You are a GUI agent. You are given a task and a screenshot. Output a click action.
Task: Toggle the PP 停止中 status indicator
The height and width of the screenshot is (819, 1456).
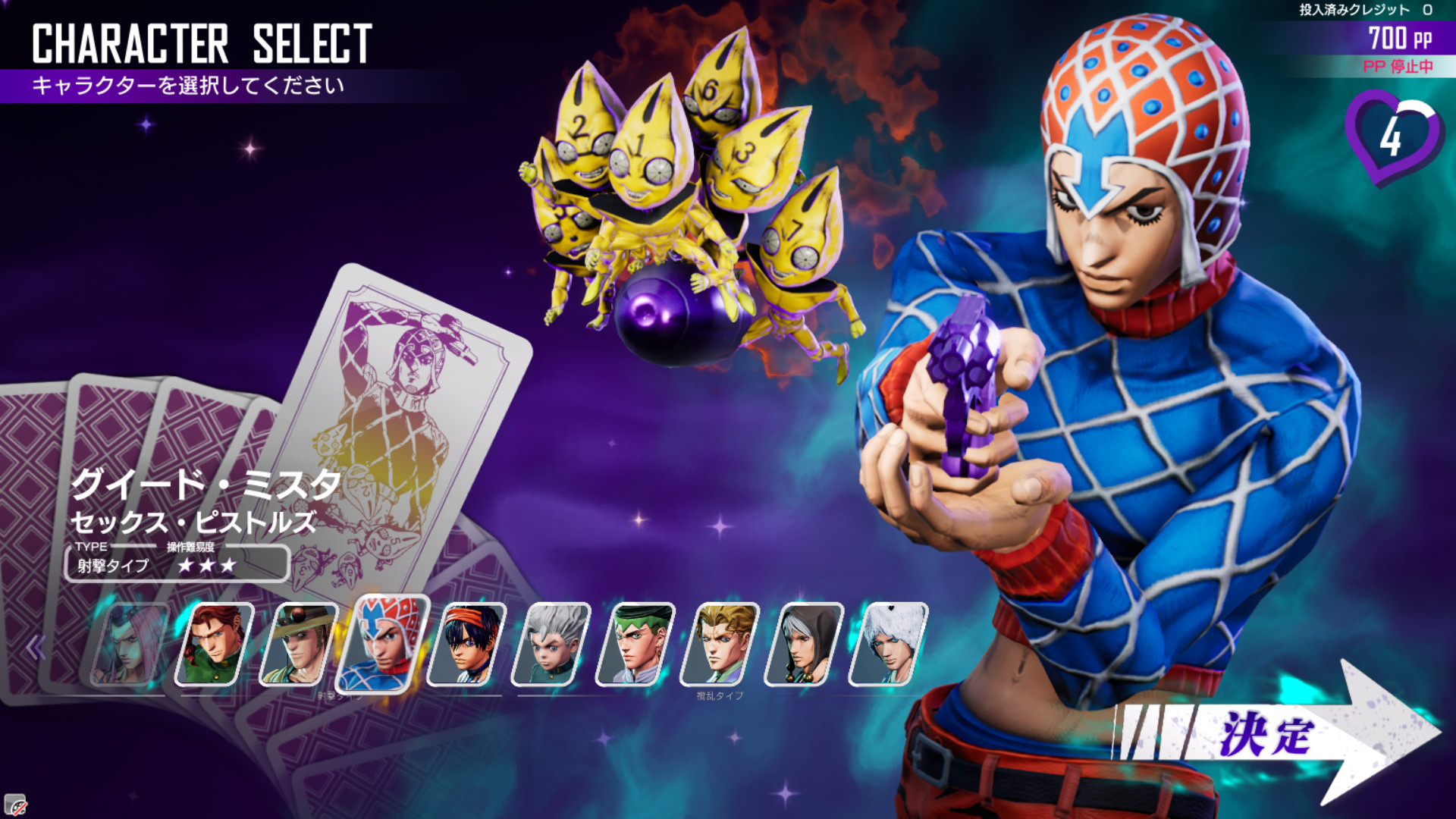1398,66
